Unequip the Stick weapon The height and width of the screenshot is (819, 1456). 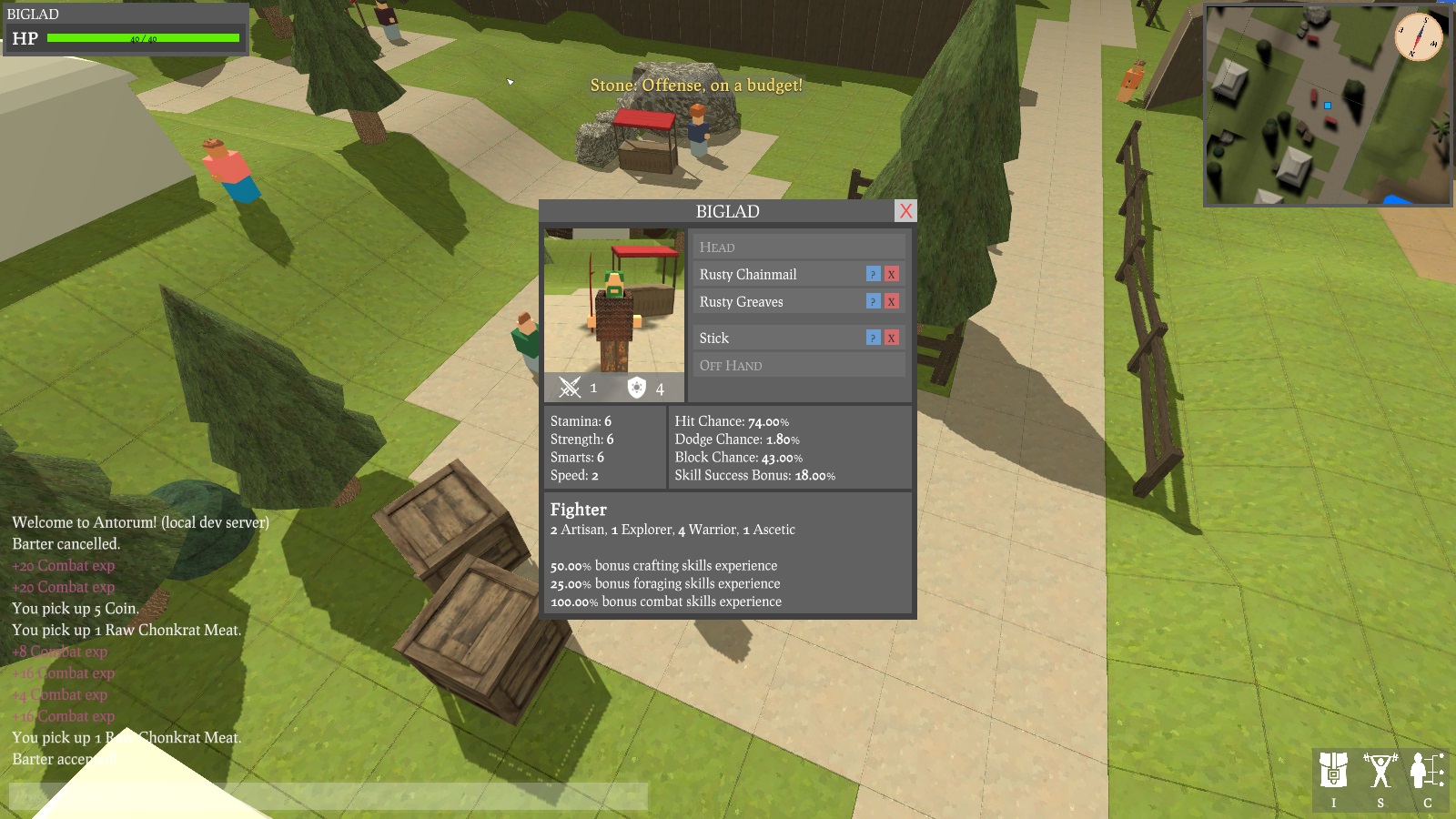click(x=892, y=338)
